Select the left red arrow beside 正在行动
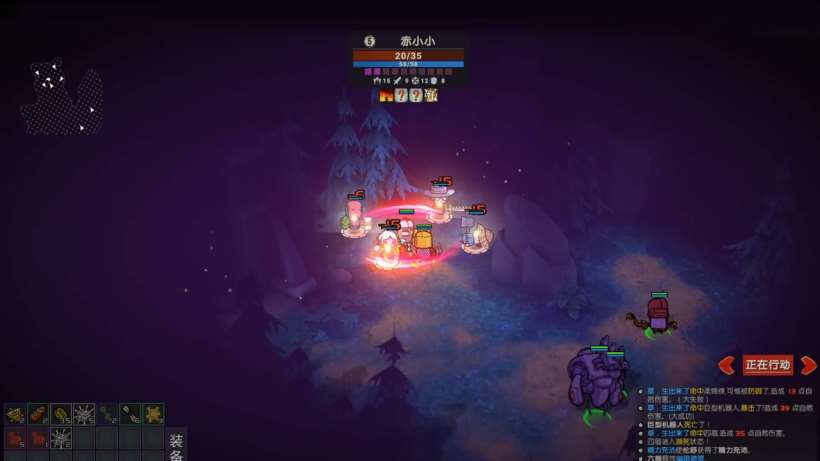This screenshot has height=461, width=820. click(727, 365)
